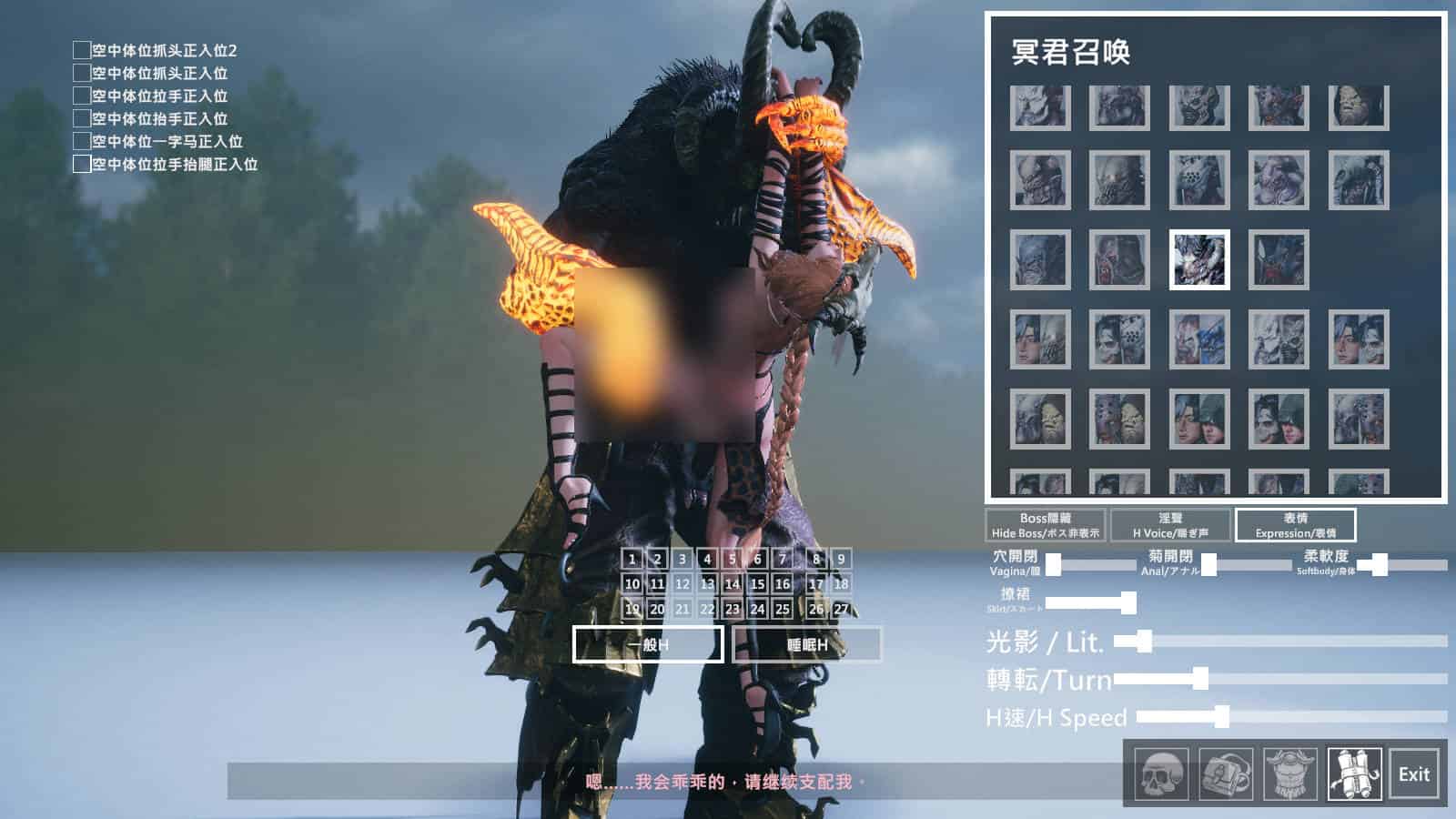Choose numbered button 27

pos(841,609)
